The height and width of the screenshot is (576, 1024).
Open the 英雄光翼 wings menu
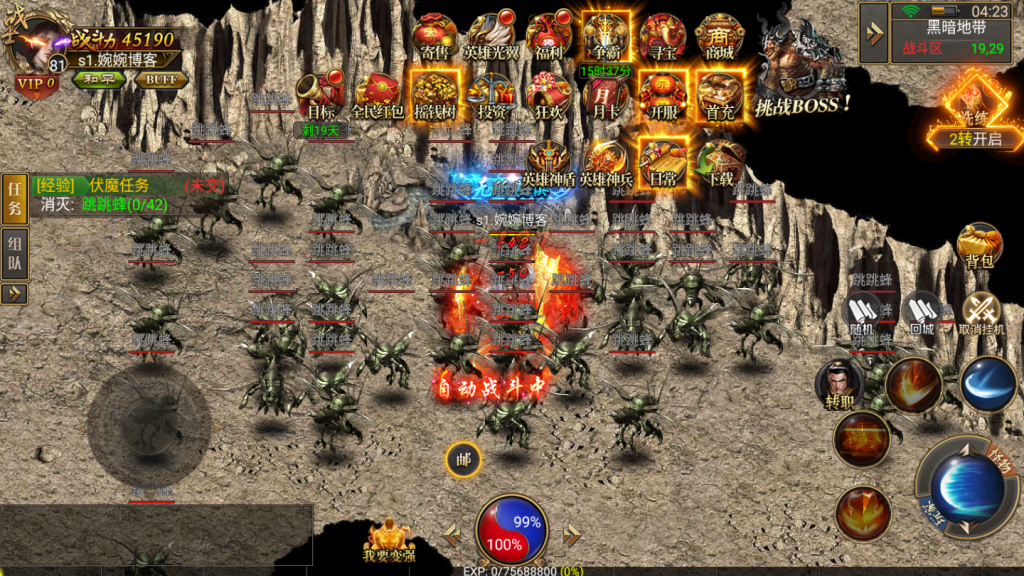[491, 37]
